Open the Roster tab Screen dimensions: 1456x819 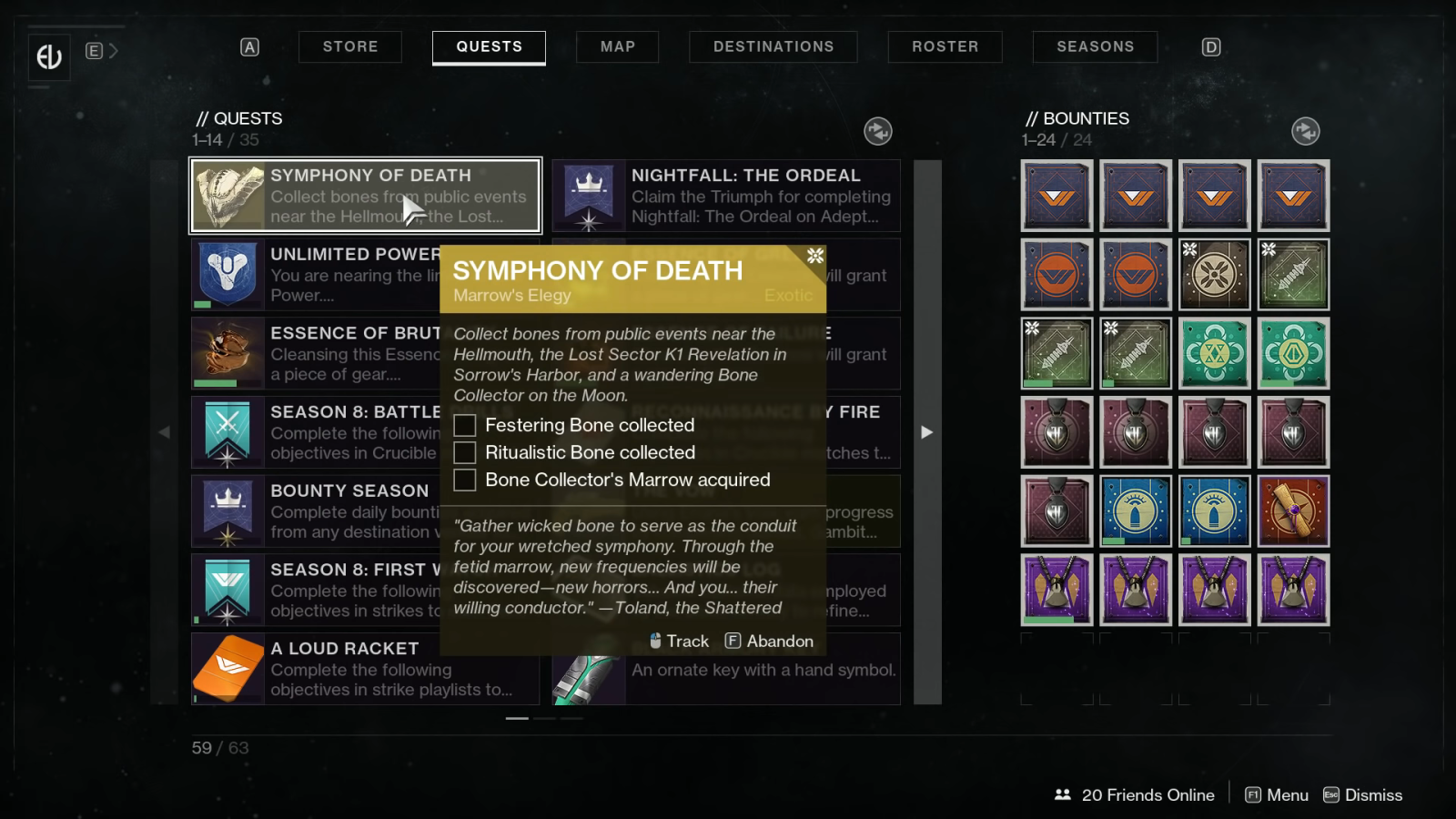point(945,46)
